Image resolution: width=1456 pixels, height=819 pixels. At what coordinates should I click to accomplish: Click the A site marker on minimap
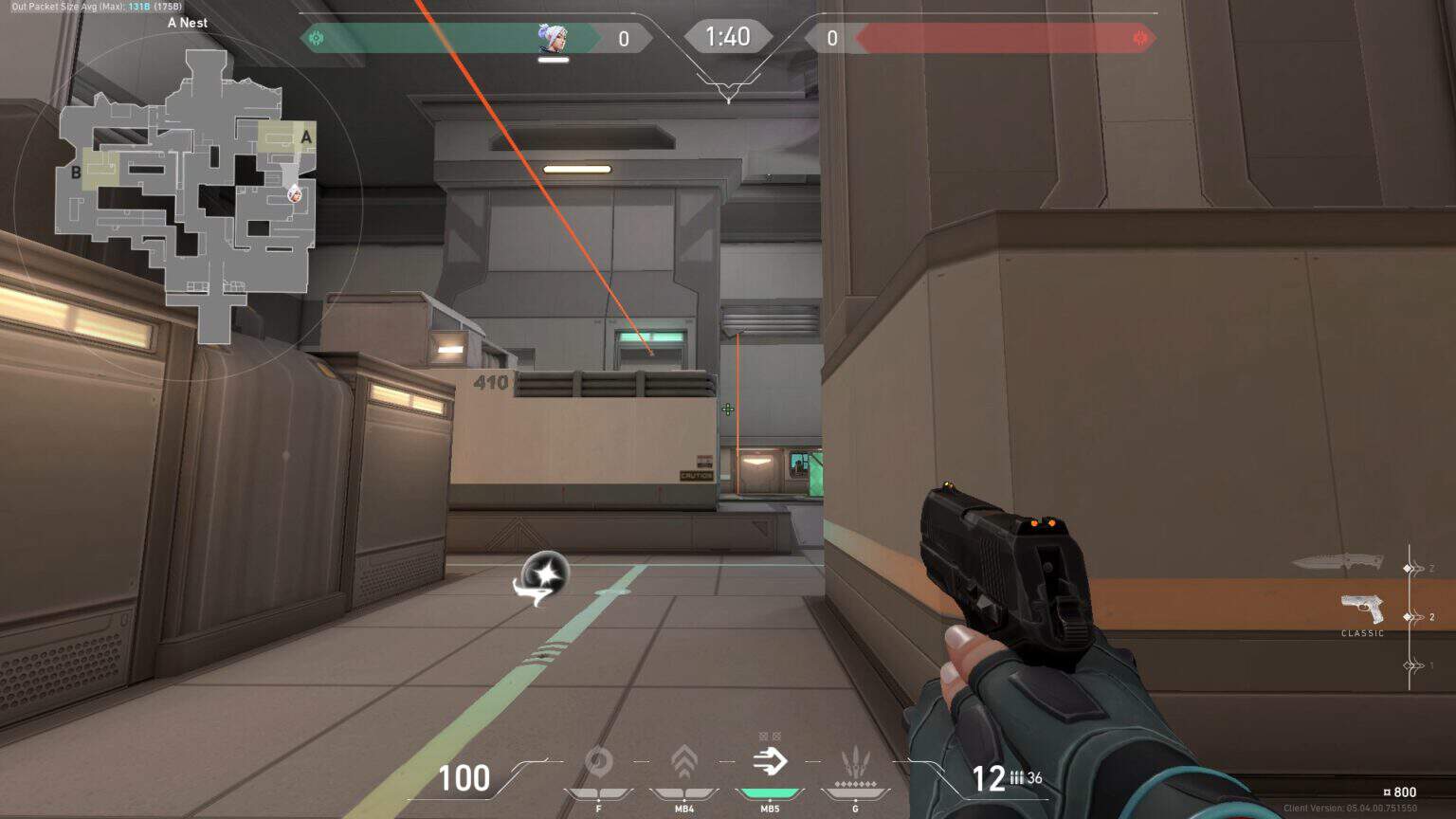point(305,137)
